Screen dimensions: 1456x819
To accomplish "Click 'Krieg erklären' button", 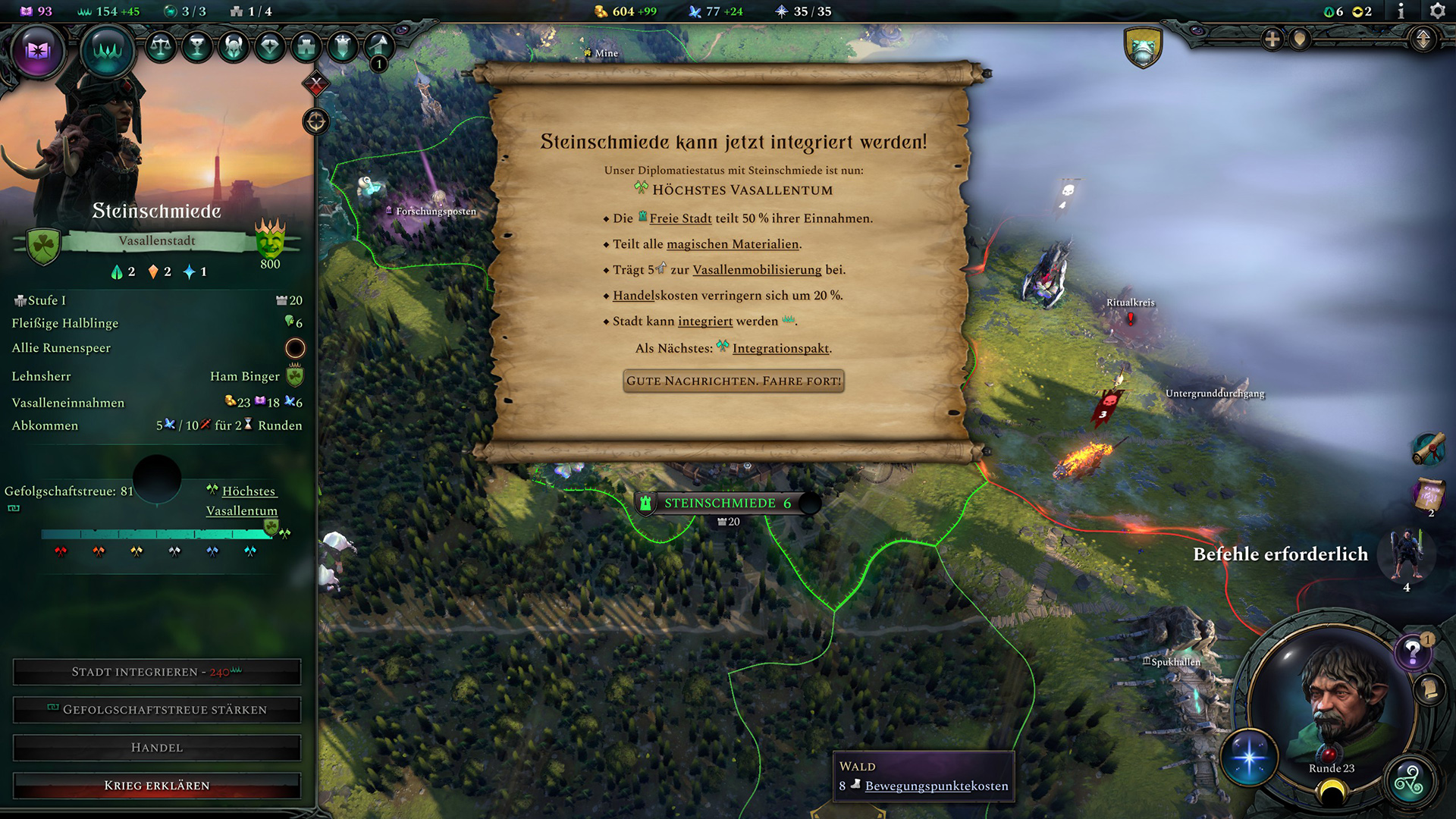I will (157, 785).
